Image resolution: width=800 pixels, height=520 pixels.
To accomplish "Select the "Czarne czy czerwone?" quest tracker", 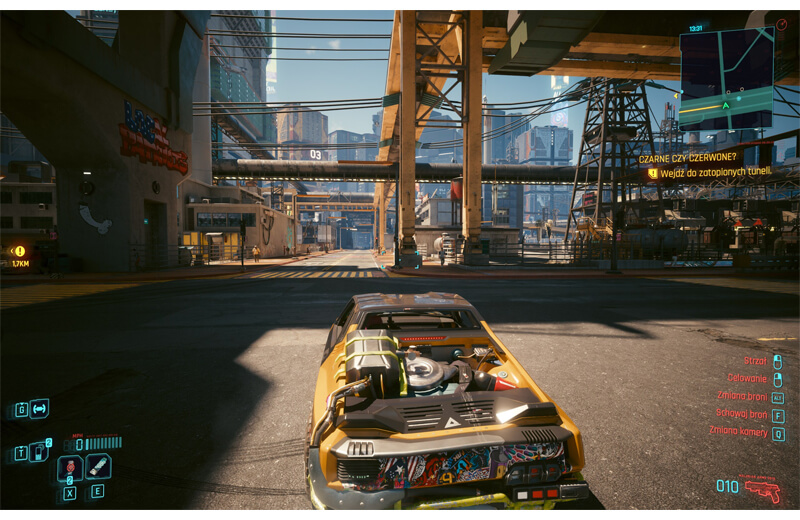I will click(x=692, y=158).
